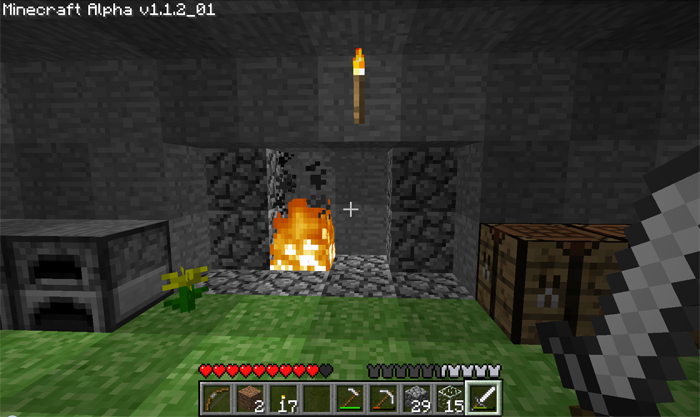Select the cobblestone stack of 29
The height and width of the screenshot is (417, 700).
(415, 398)
